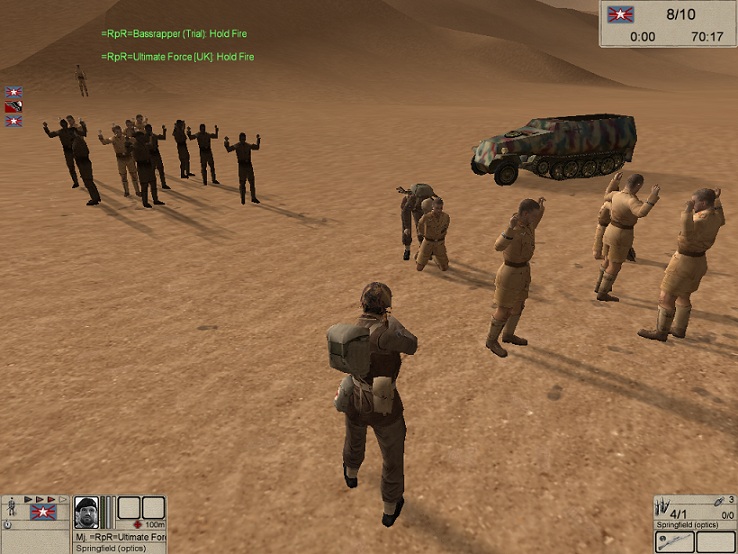Click the player portrait with beret
Screen dimensions: 738x554
pos(87,511)
